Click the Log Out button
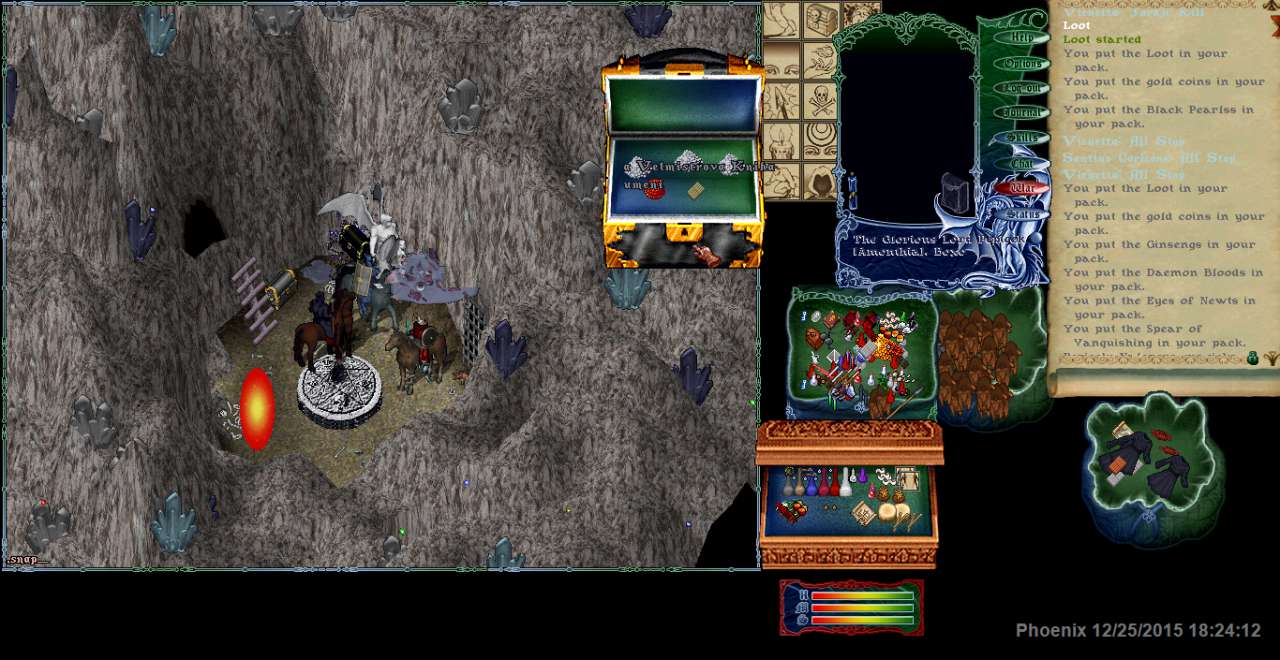1280x660 pixels. [x=1022, y=88]
